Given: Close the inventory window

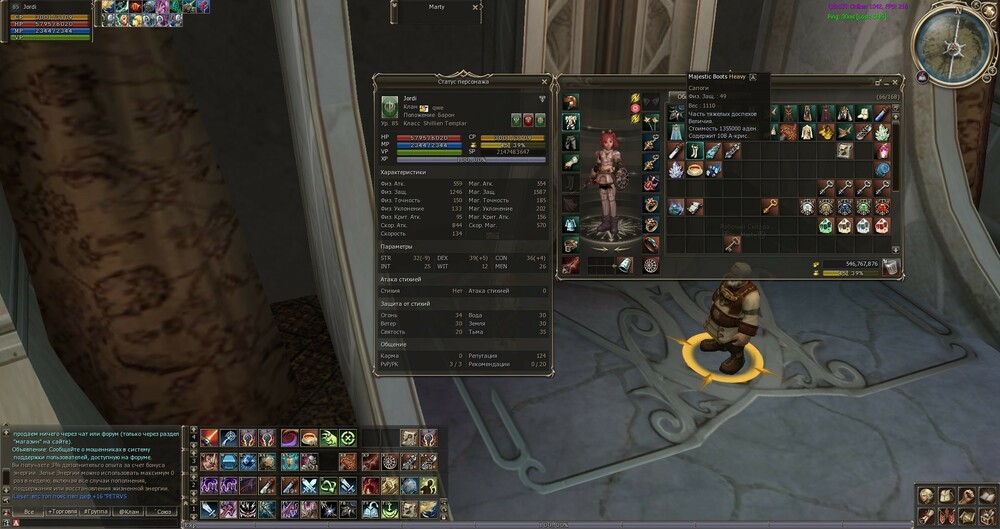Looking at the screenshot, I should [896, 81].
